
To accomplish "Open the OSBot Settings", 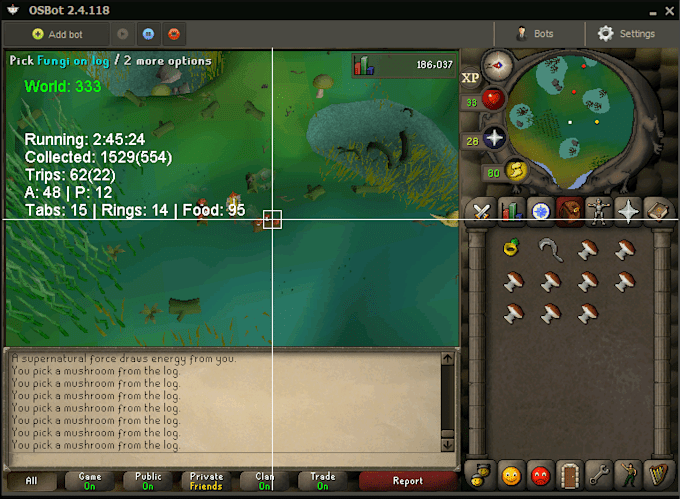I will (626, 34).
